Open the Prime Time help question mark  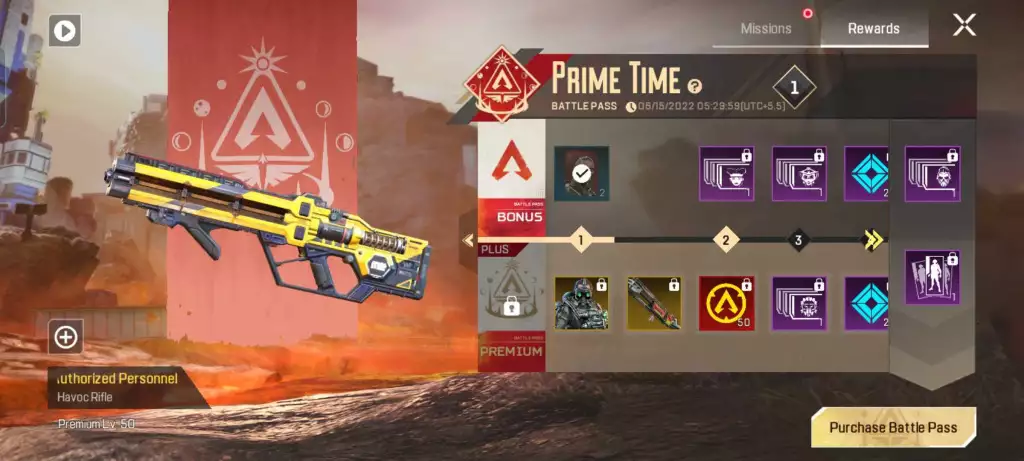coord(695,87)
